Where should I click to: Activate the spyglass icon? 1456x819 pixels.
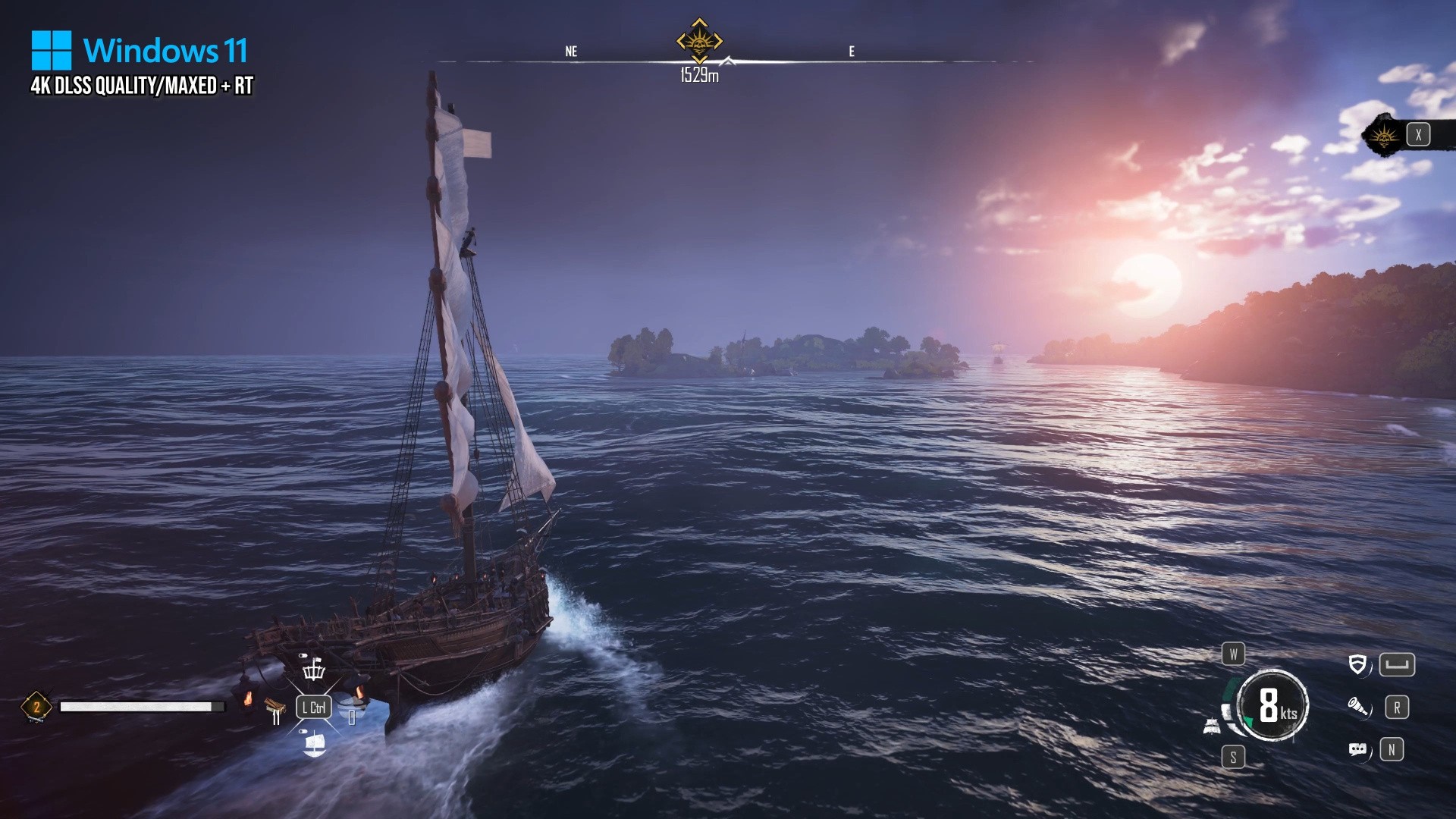[x=1357, y=708]
